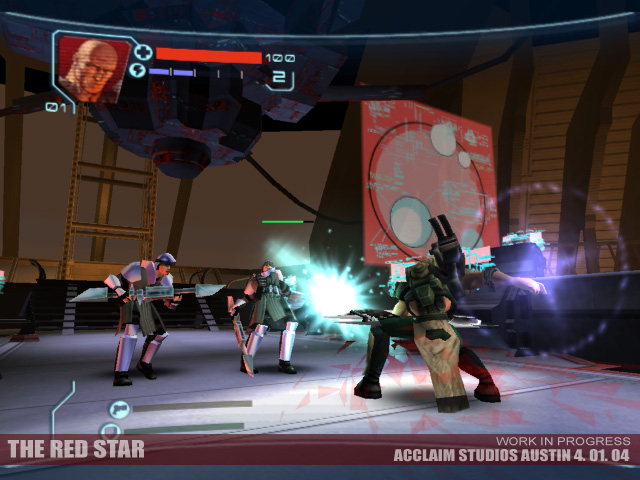Viewport: 640px width, 480px height.
Task: Click the lightning bolt energy icon
Action: click(x=138, y=72)
